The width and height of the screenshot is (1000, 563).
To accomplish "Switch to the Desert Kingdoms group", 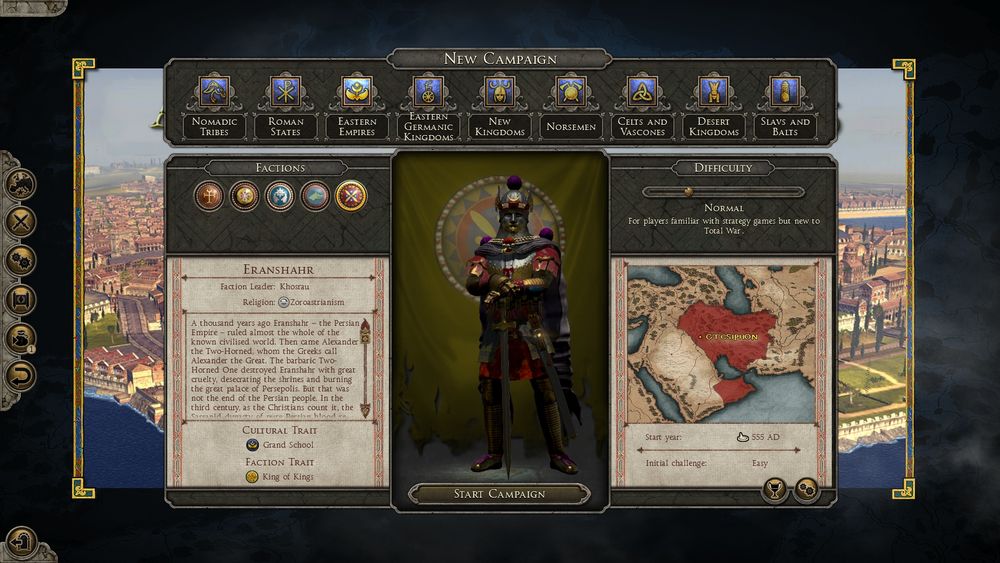I will [x=713, y=103].
